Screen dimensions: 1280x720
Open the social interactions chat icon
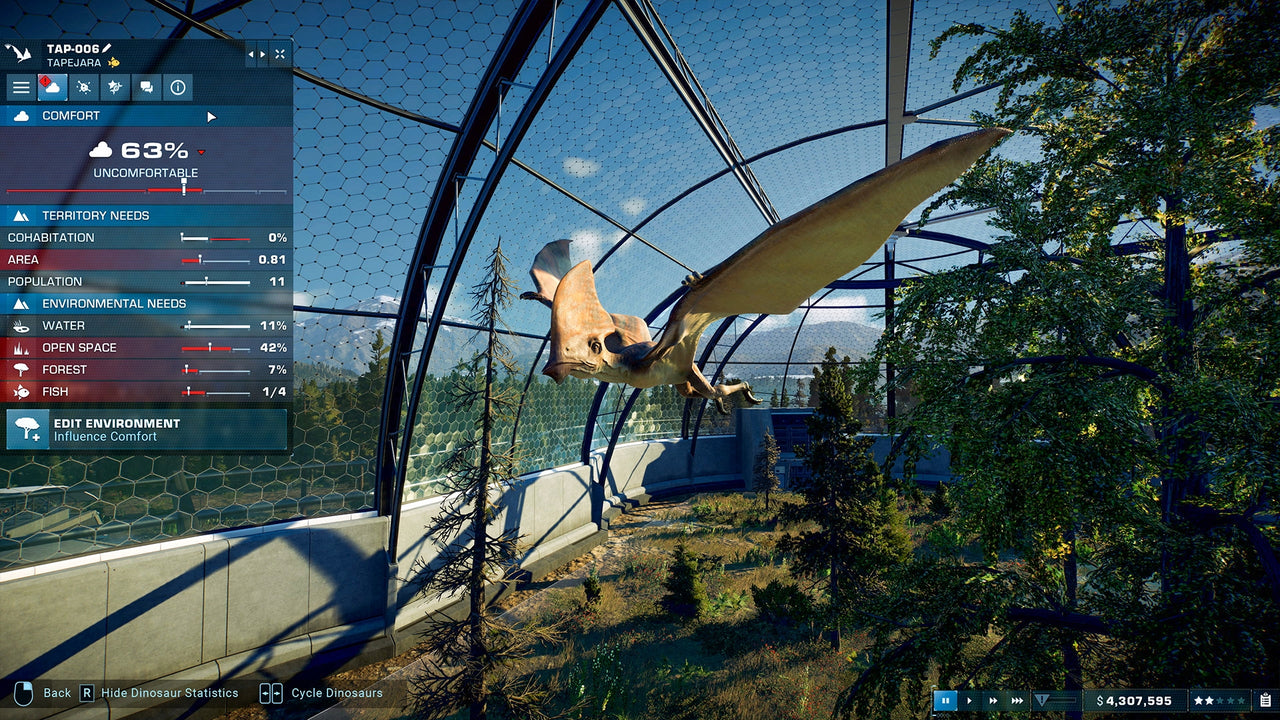pyautogui.click(x=146, y=87)
